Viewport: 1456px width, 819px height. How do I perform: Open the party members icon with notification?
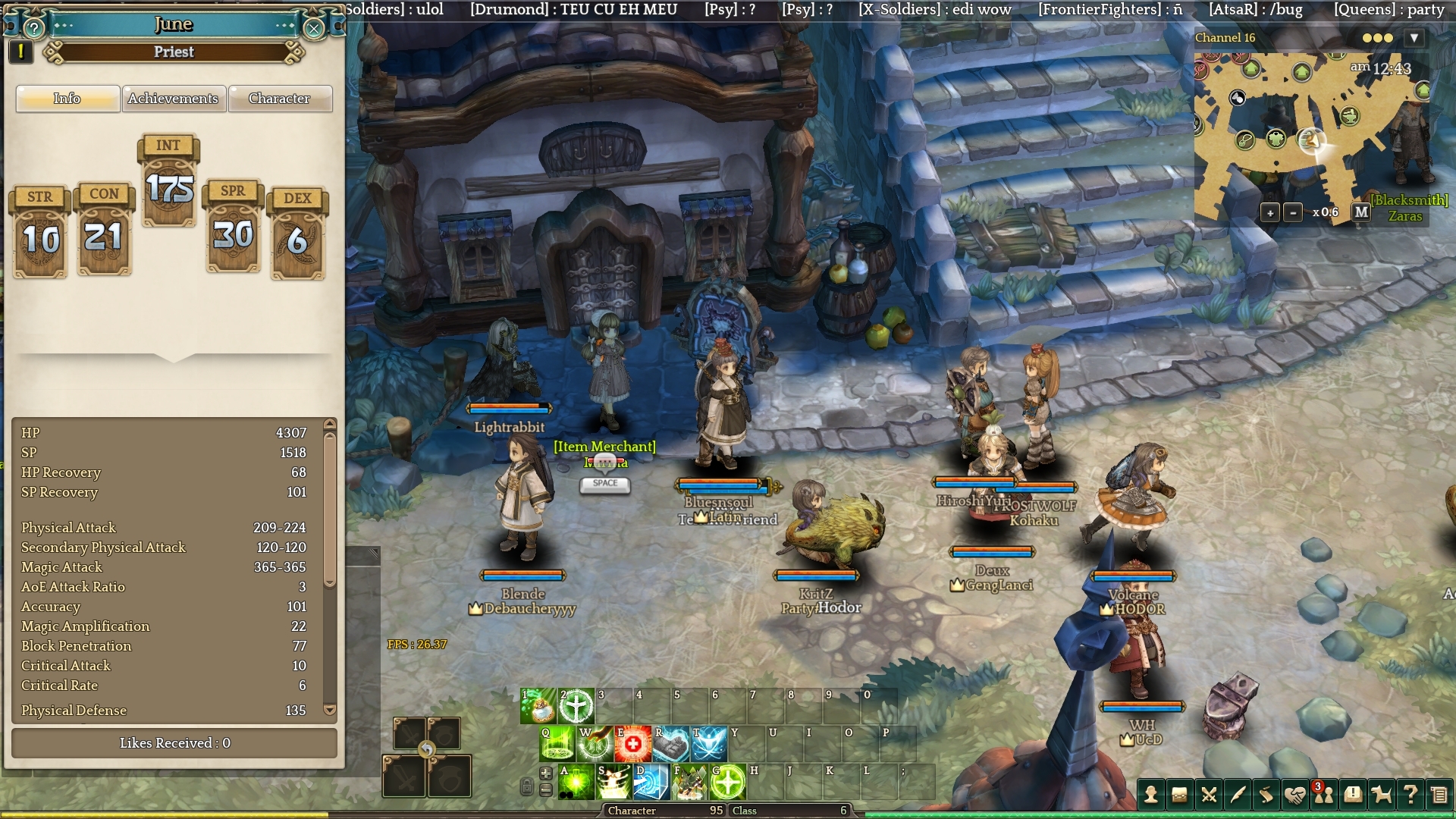coord(1324,795)
